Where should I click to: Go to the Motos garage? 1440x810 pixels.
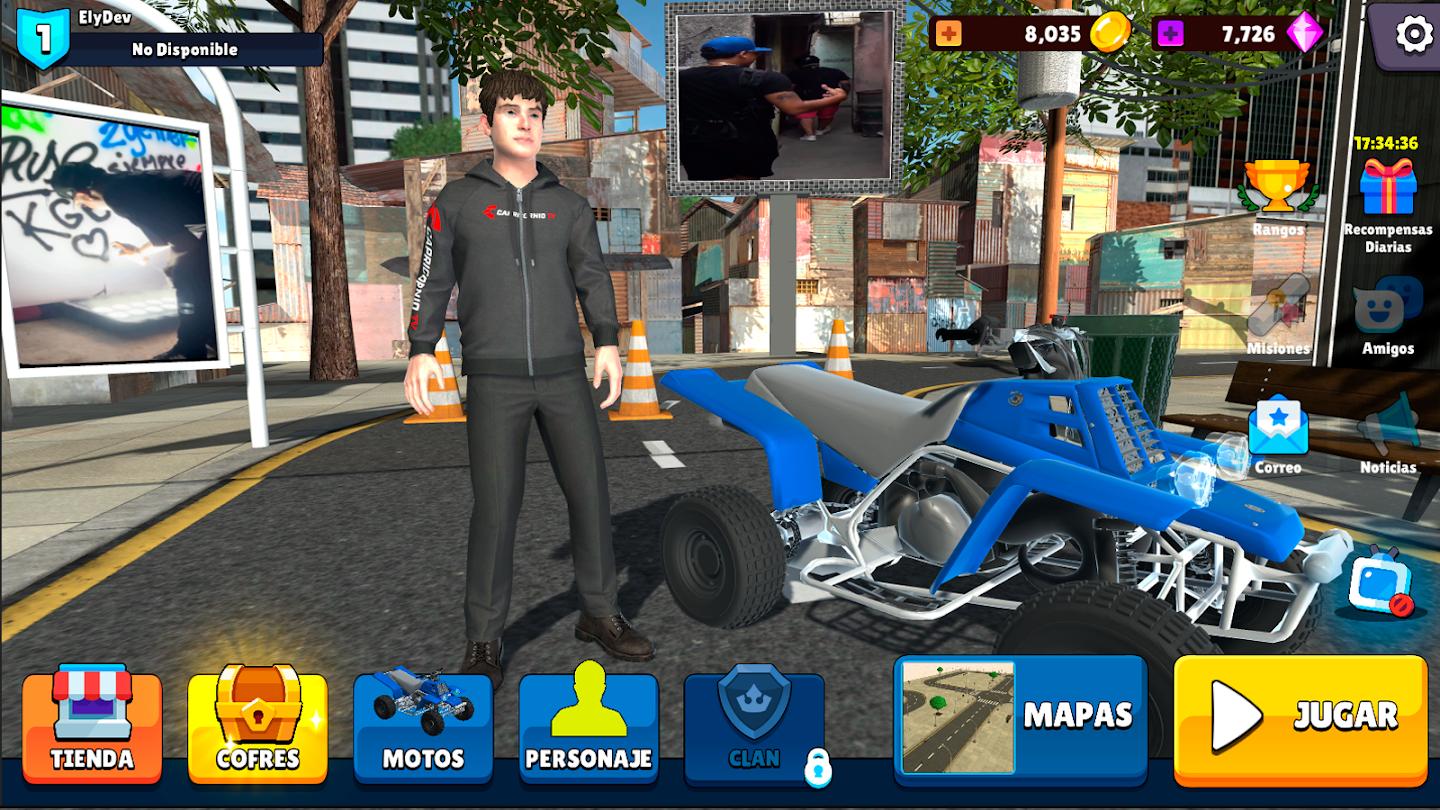[423, 726]
